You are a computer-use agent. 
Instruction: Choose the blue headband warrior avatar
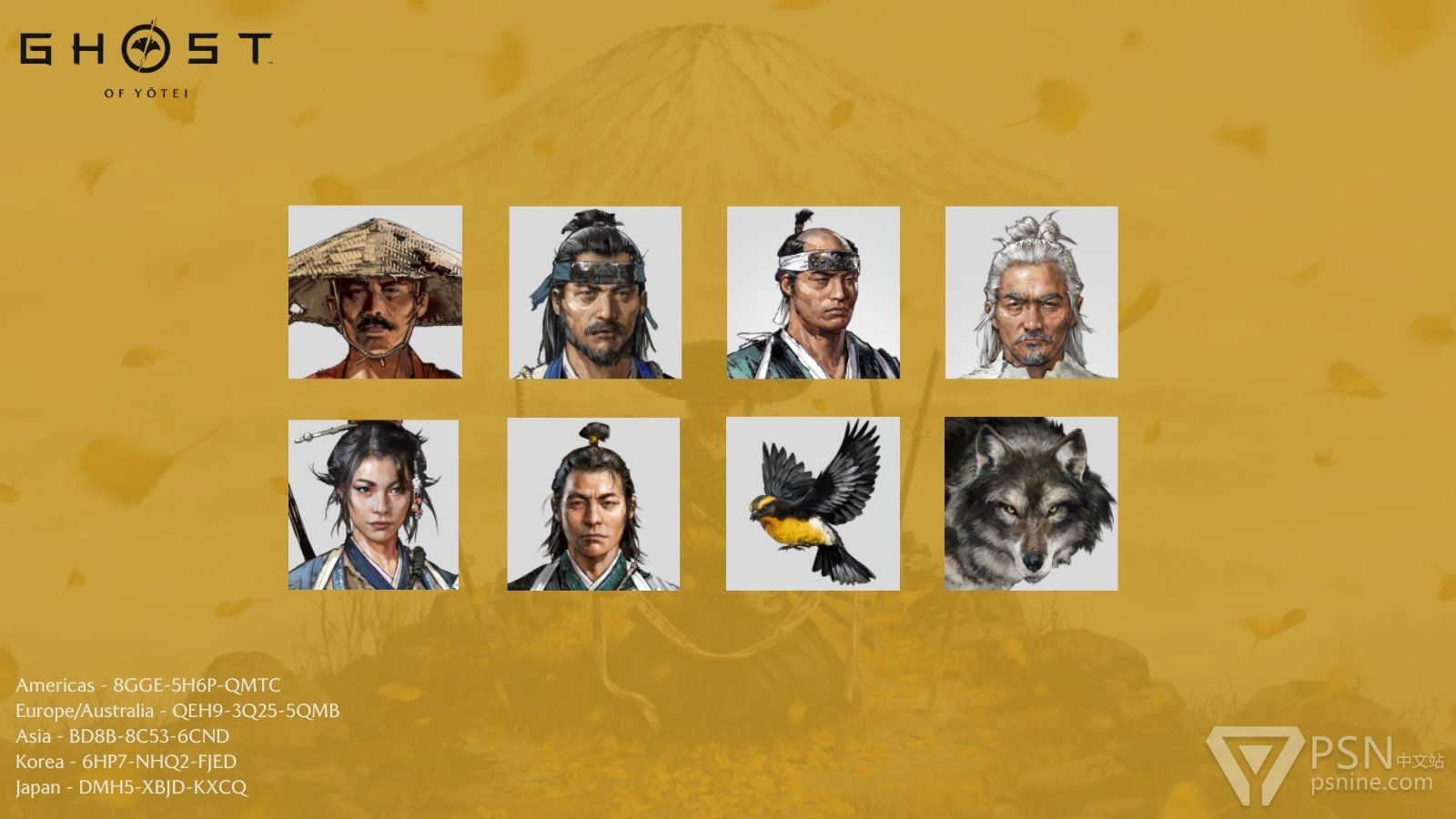click(x=595, y=292)
